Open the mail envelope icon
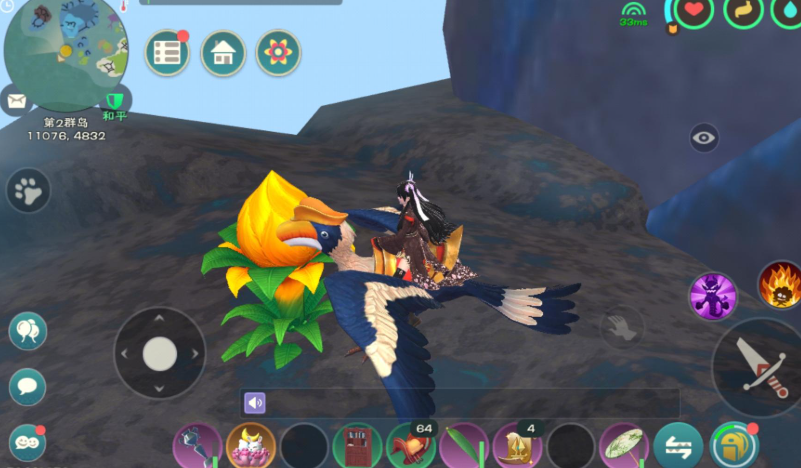This screenshot has width=801, height=468. click(x=16, y=100)
